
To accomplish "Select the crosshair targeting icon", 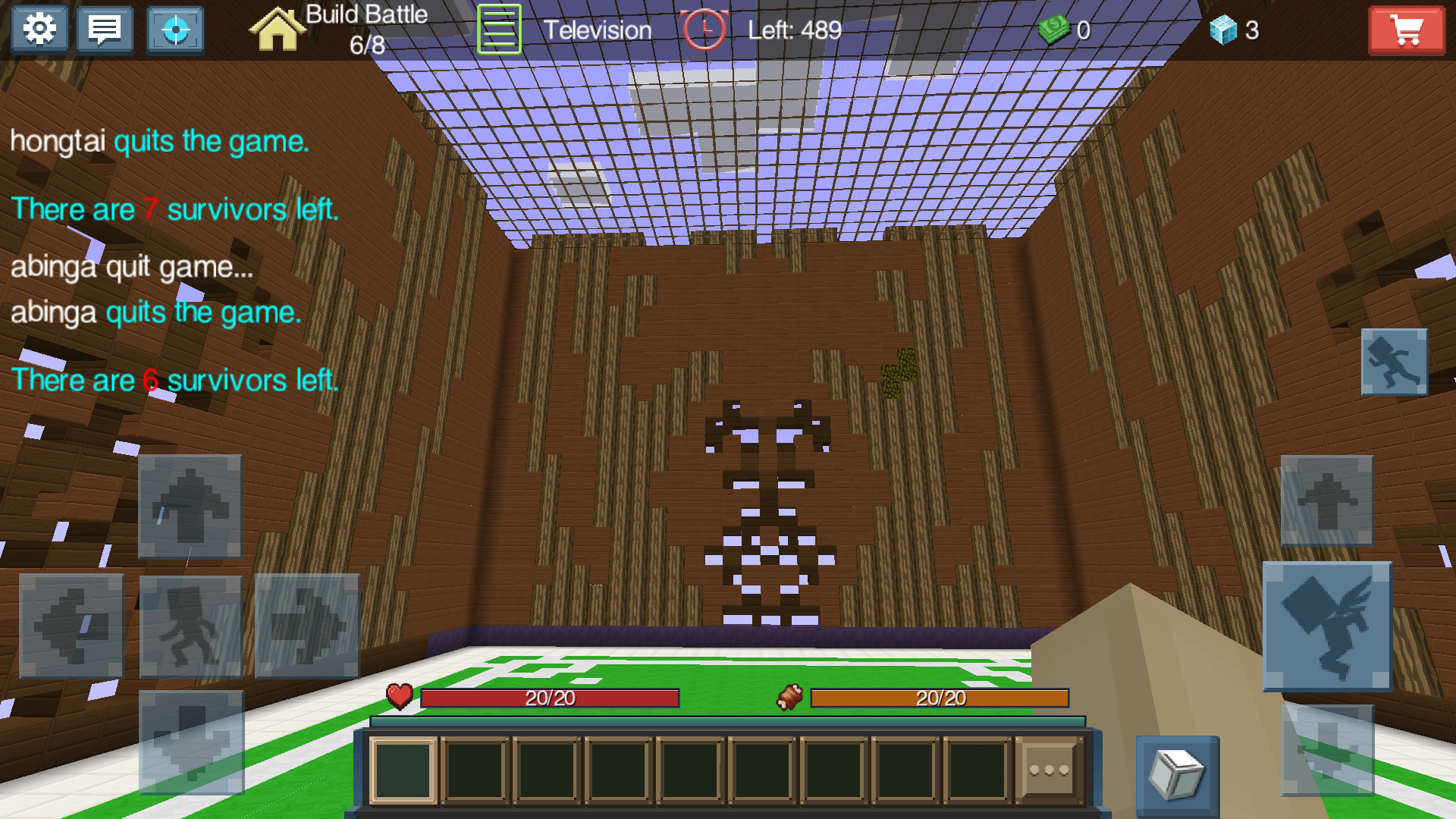I will pyautogui.click(x=173, y=29).
